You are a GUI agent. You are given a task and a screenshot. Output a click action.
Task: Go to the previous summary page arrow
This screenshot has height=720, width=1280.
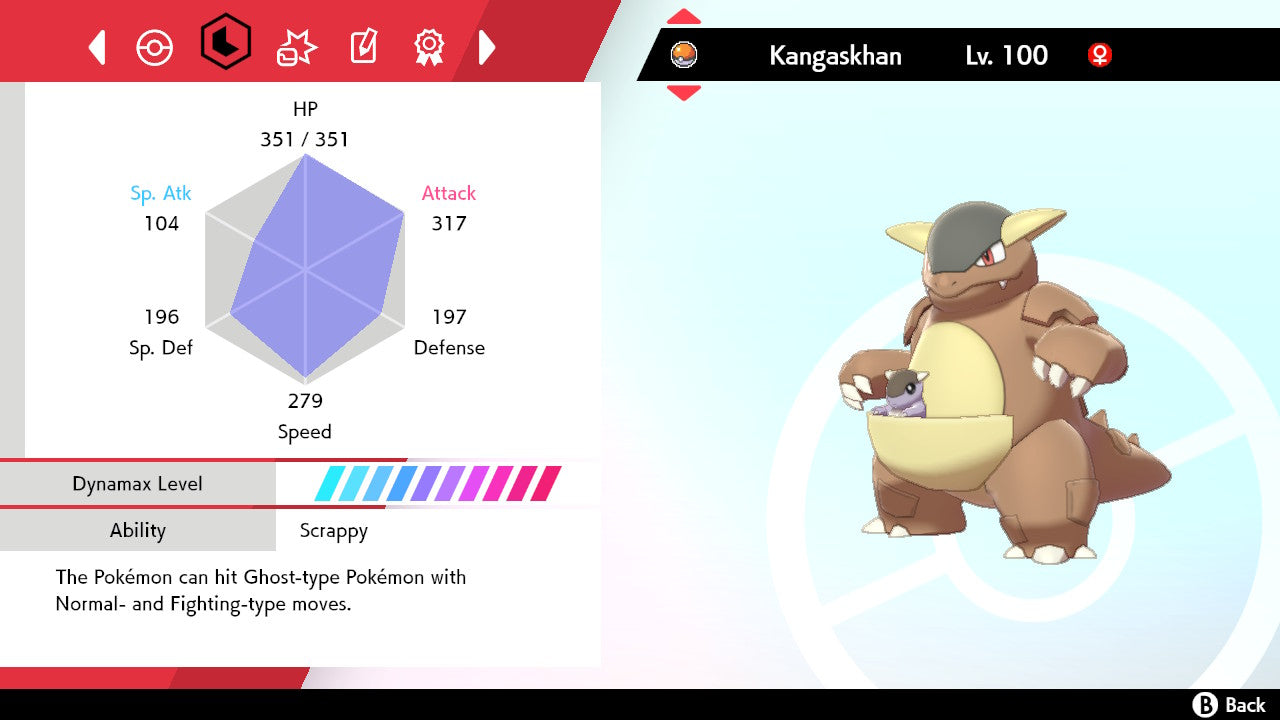97,47
